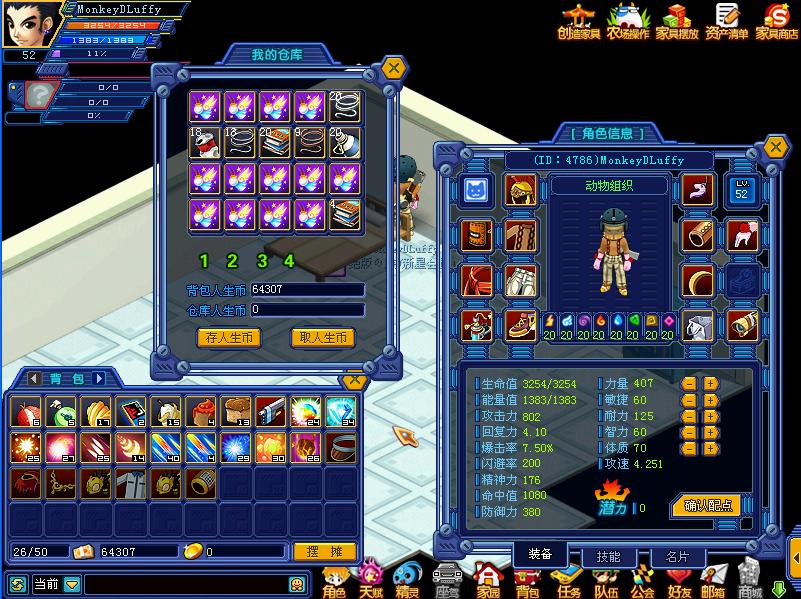Open the 任务 quest menu

569,580
